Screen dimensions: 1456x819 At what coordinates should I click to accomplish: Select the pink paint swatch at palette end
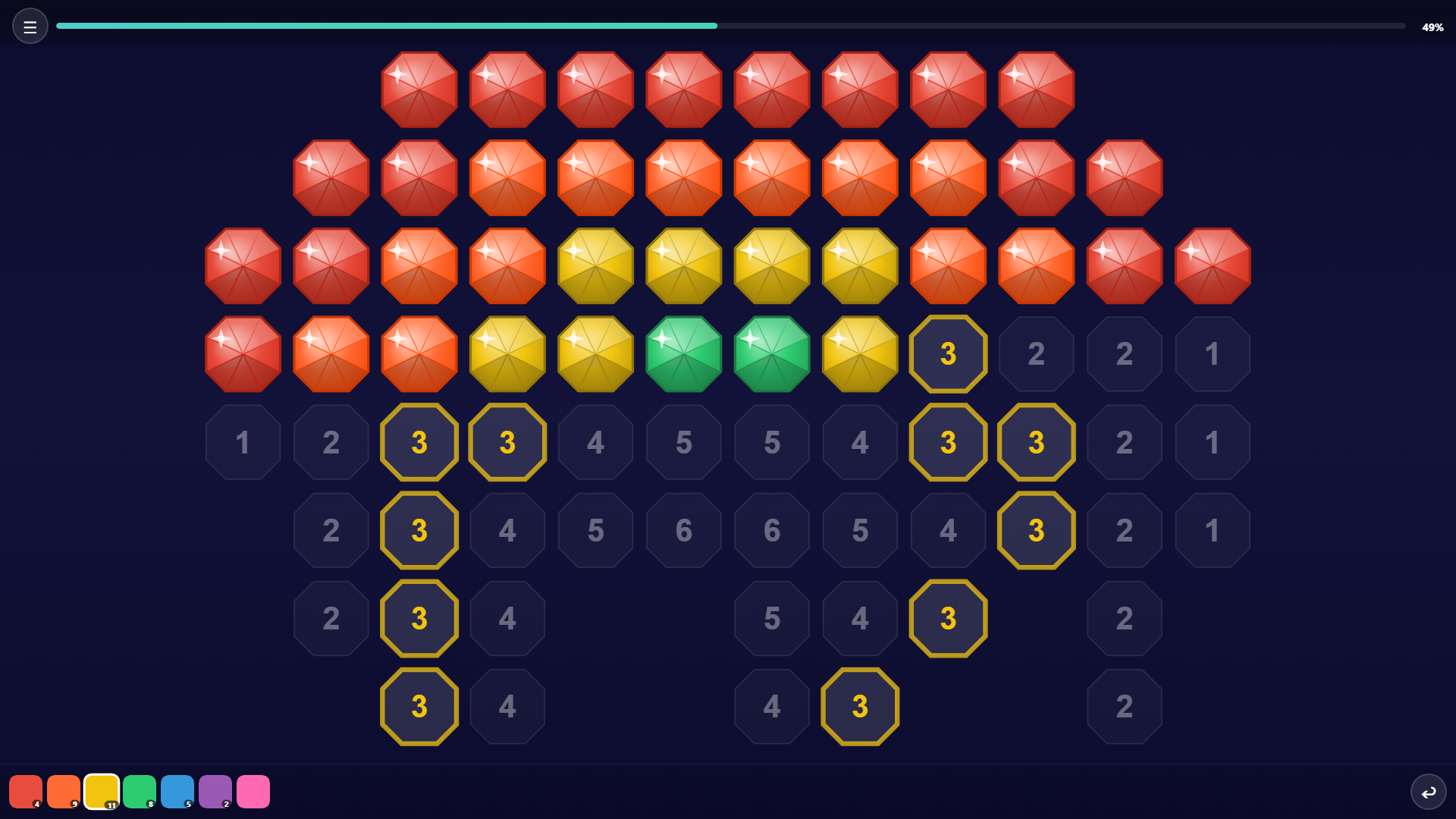(254, 791)
